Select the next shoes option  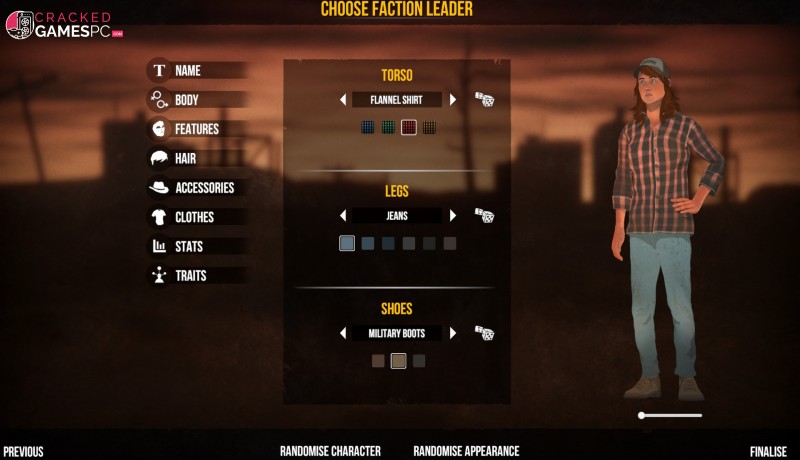[x=453, y=333]
